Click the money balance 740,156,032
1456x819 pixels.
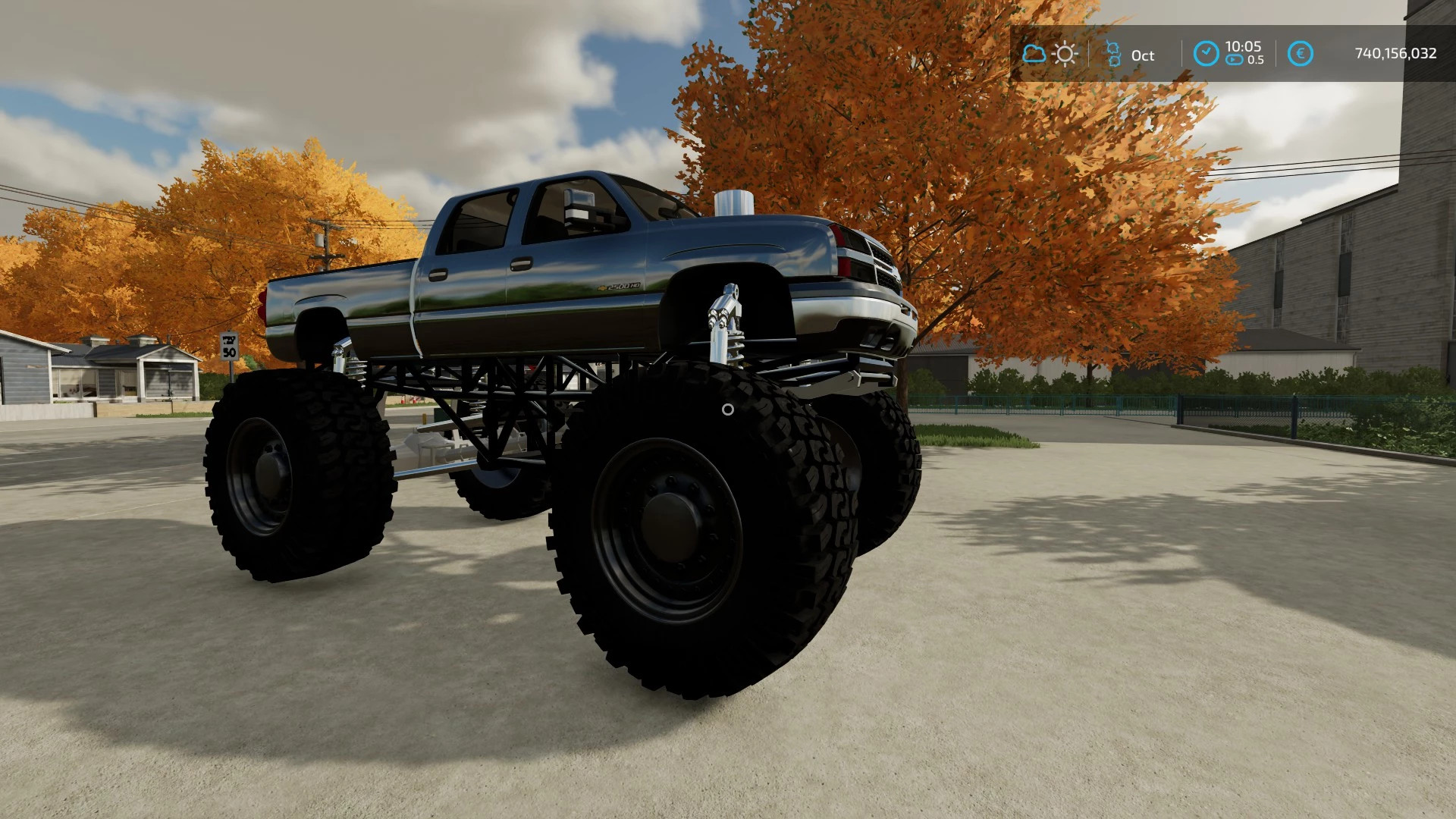pos(1395,55)
